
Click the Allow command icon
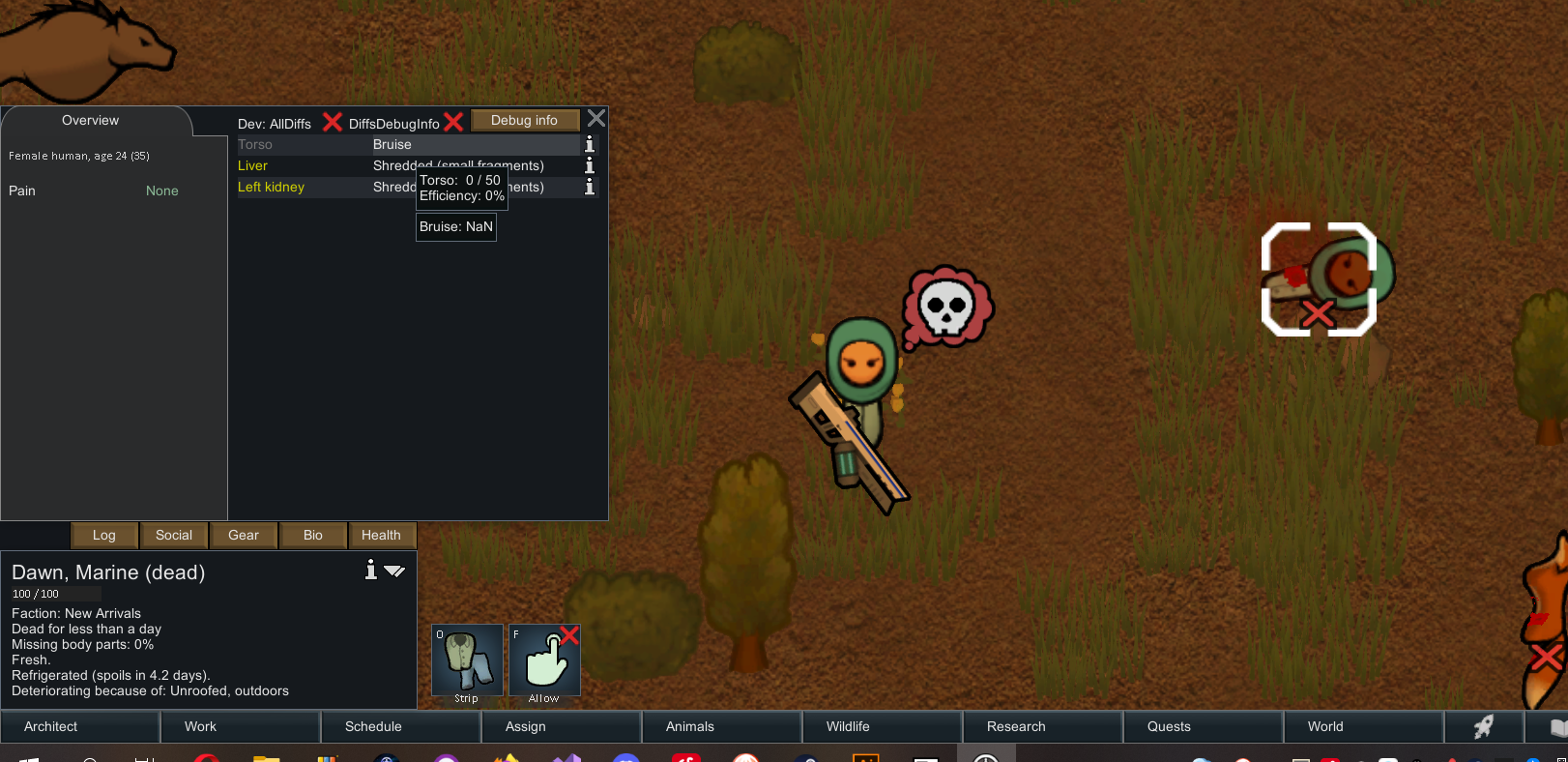(x=544, y=660)
